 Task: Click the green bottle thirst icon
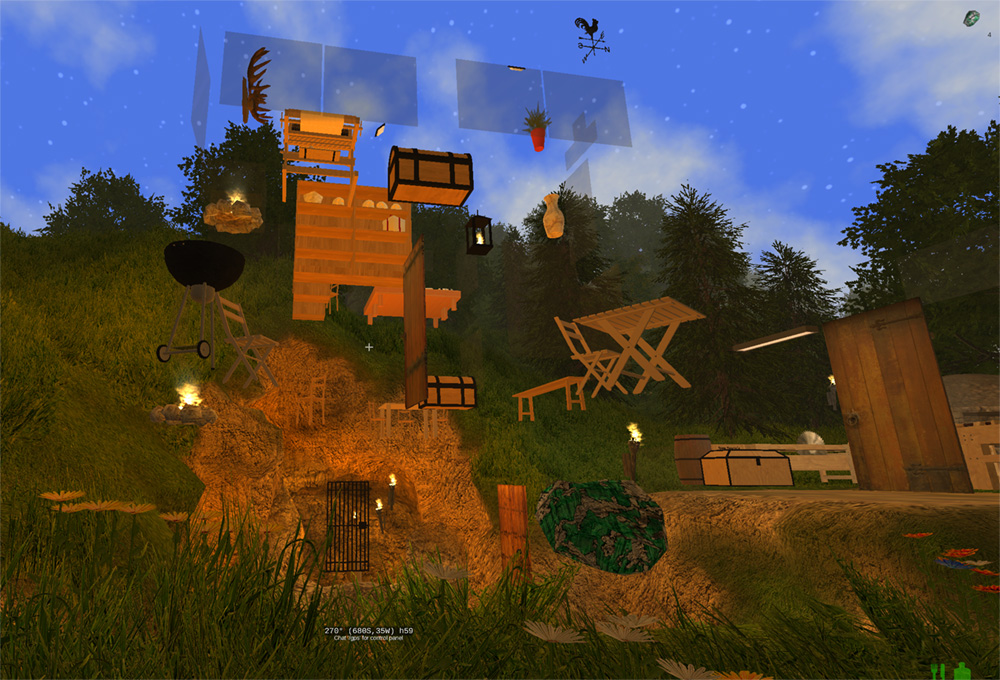click(963, 669)
